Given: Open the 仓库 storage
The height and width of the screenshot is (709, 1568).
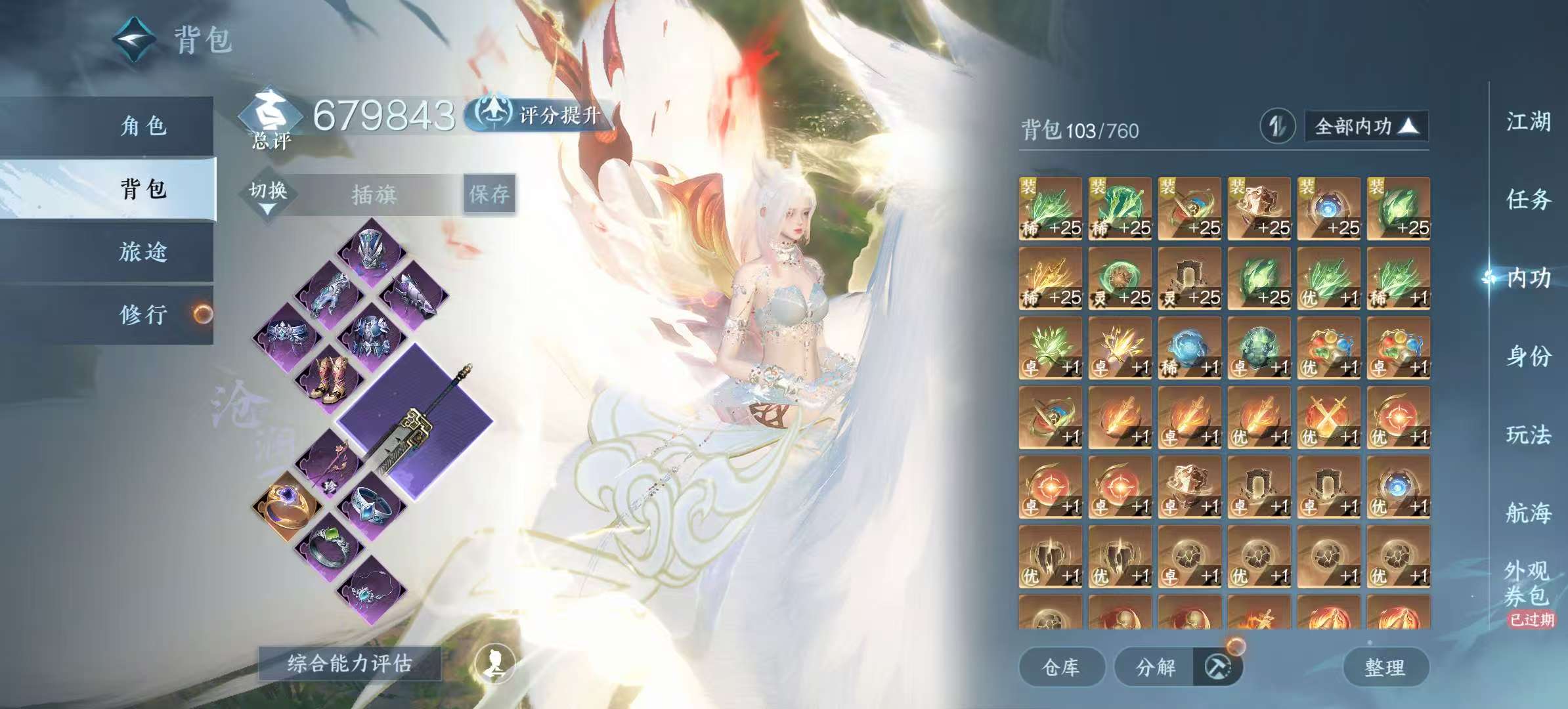Looking at the screenshot, I should [1061, 668].
